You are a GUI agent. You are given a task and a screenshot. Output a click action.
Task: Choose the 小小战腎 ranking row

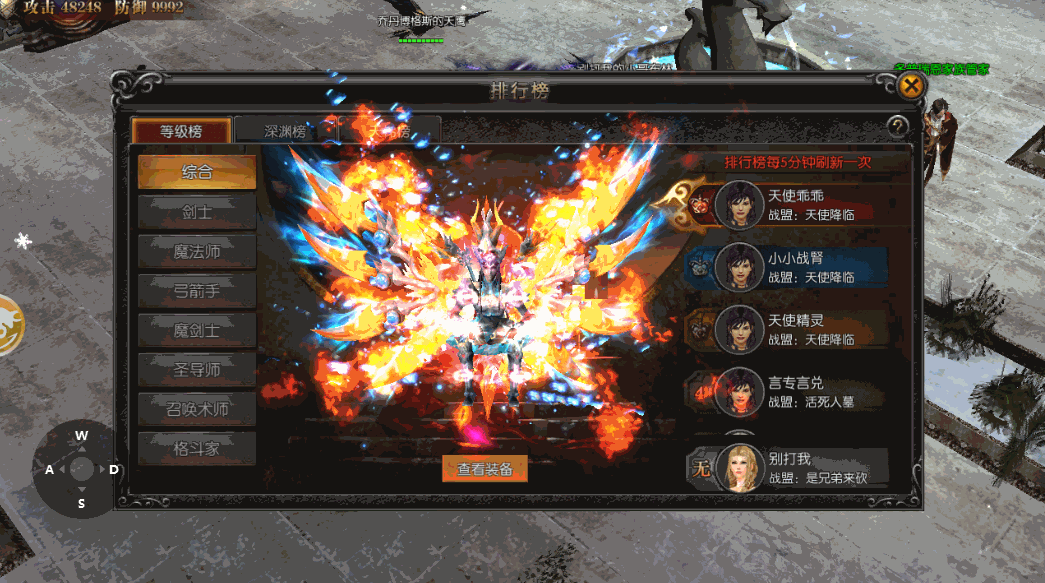800,267
